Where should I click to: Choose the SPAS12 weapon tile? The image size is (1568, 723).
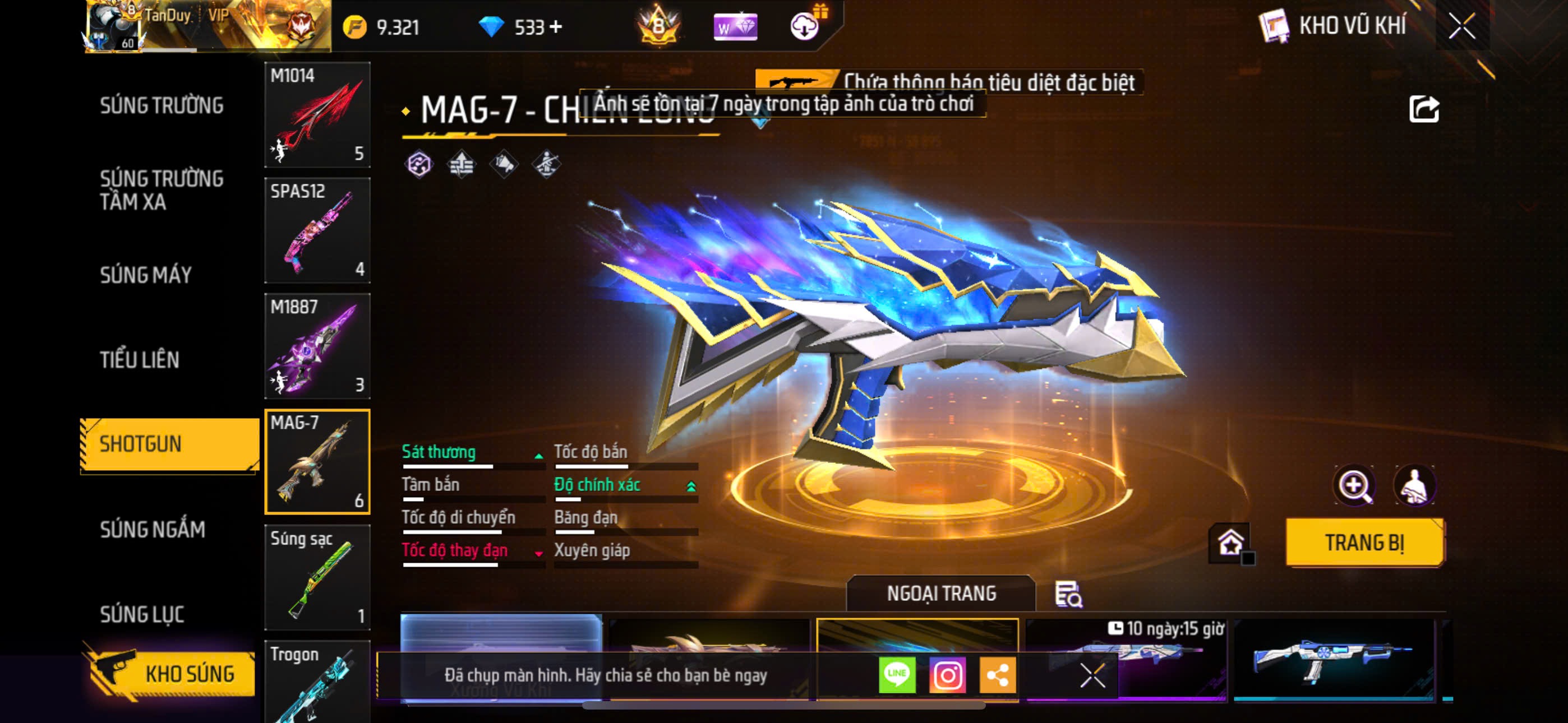pyautogui.click(x=317, y=231)
